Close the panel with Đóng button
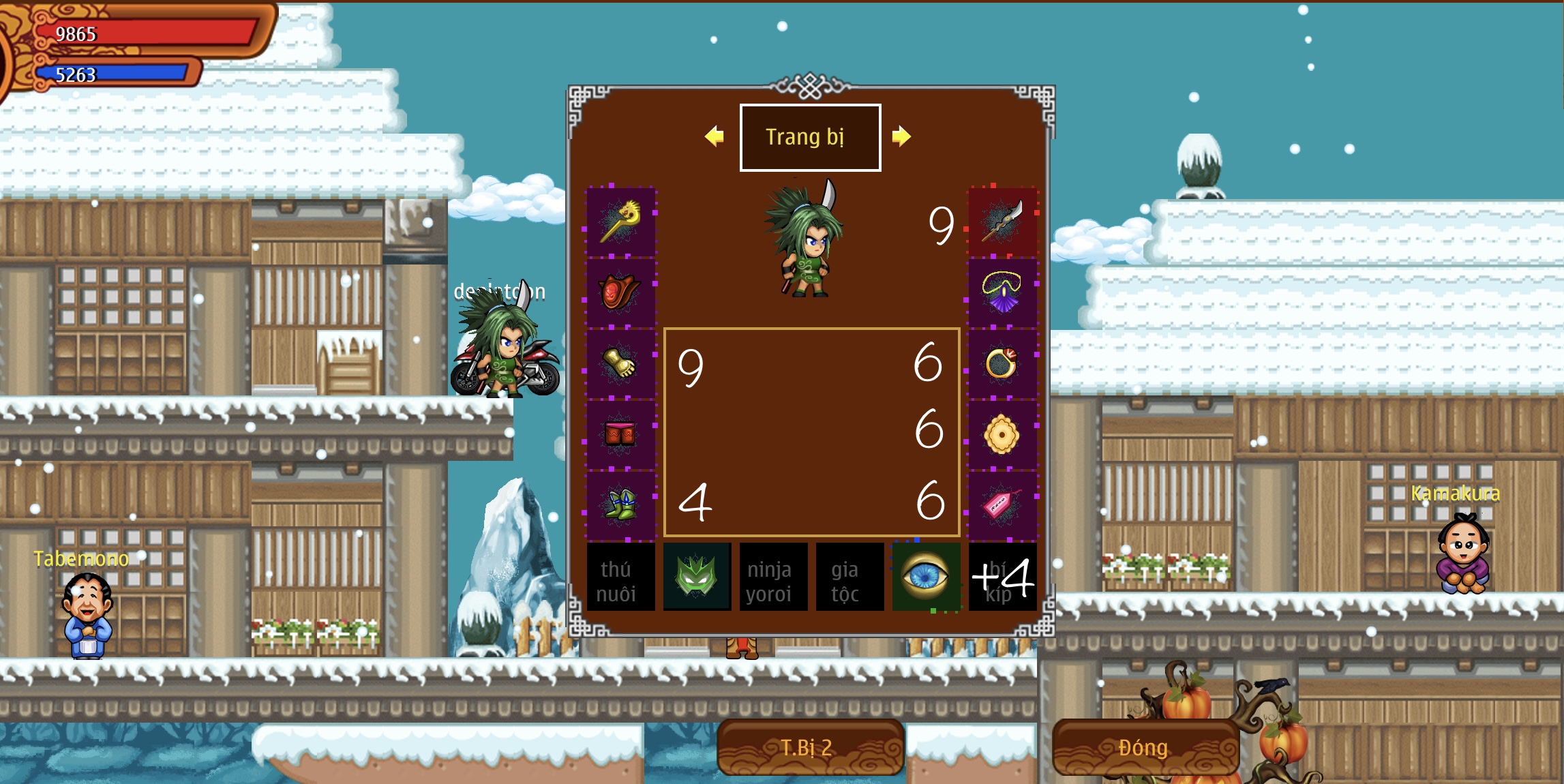The height and width of the screenshot is (784, 1564). point(1145,747)
